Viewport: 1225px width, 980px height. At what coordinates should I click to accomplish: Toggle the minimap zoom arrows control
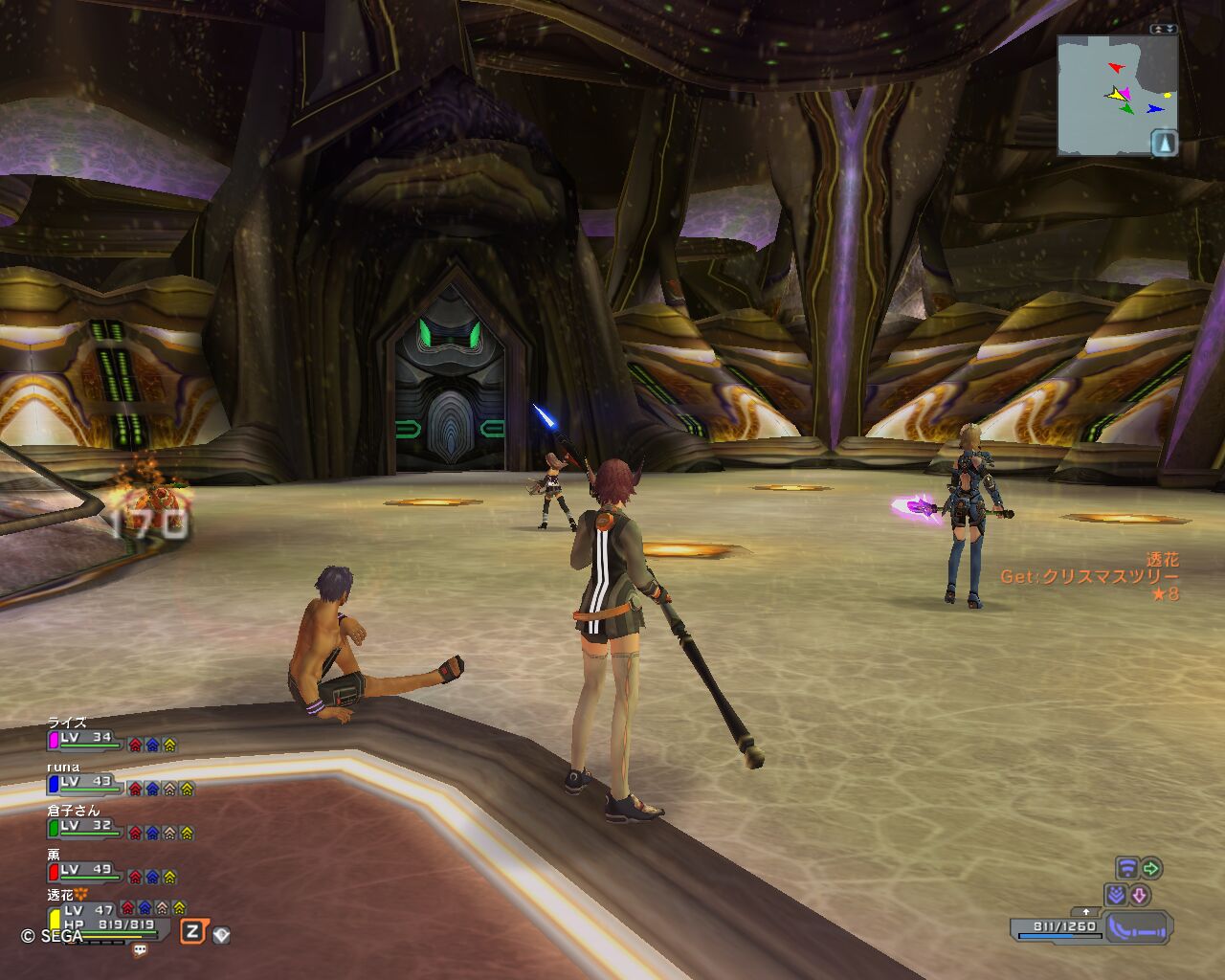1163,29
